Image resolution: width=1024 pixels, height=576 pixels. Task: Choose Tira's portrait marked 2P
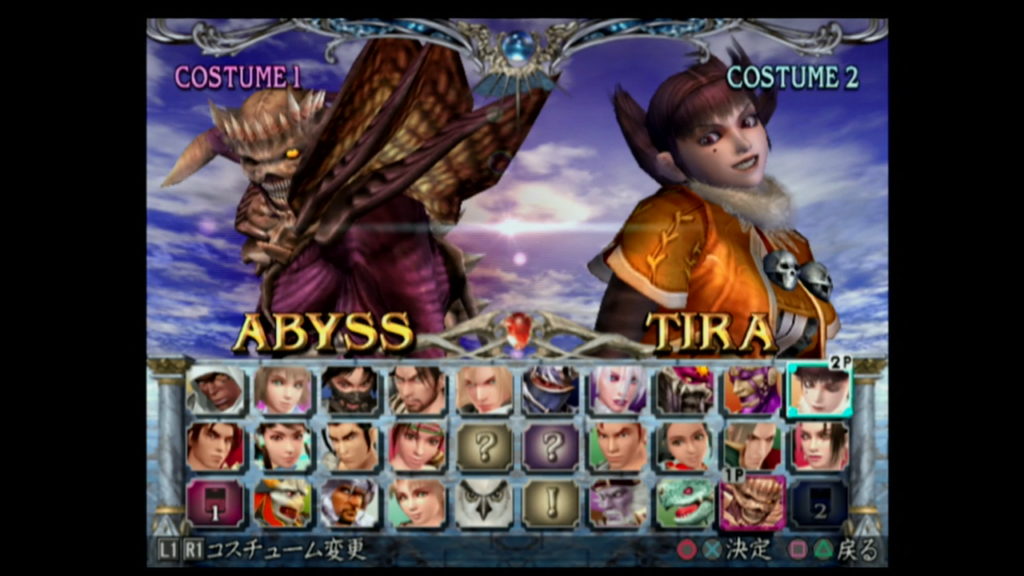(x=819, y=390)
